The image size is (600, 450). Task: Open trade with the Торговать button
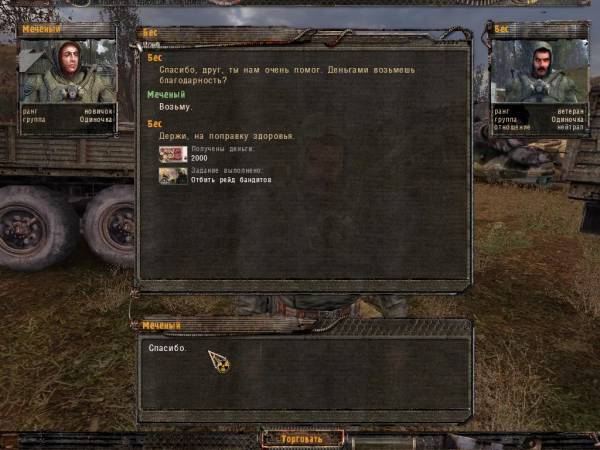pos(302,438)
